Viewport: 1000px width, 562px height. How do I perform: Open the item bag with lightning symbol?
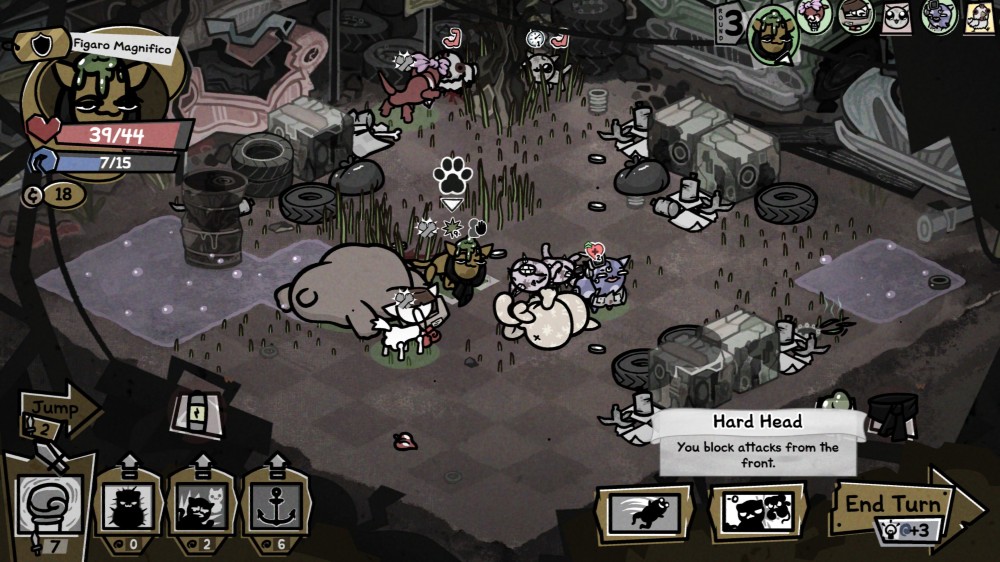[196, 410]
